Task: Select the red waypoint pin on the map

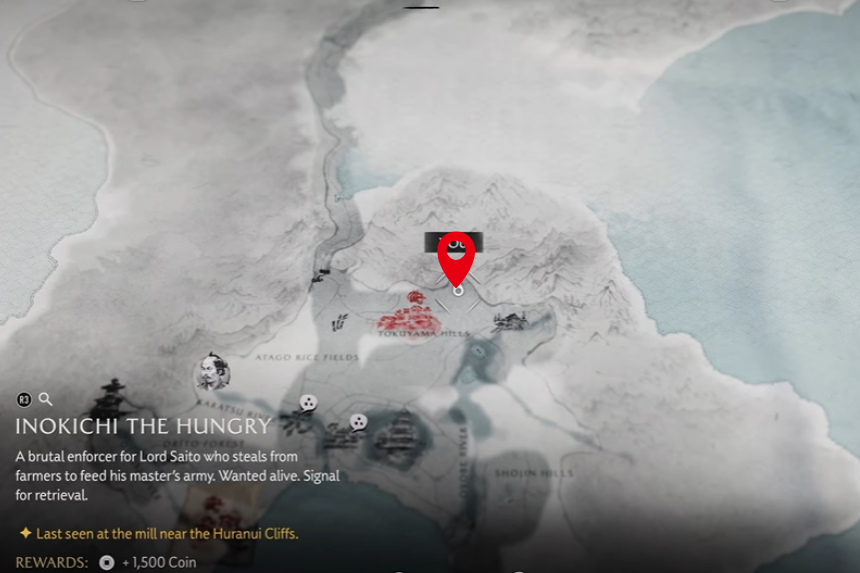Action: coord(456,259)
